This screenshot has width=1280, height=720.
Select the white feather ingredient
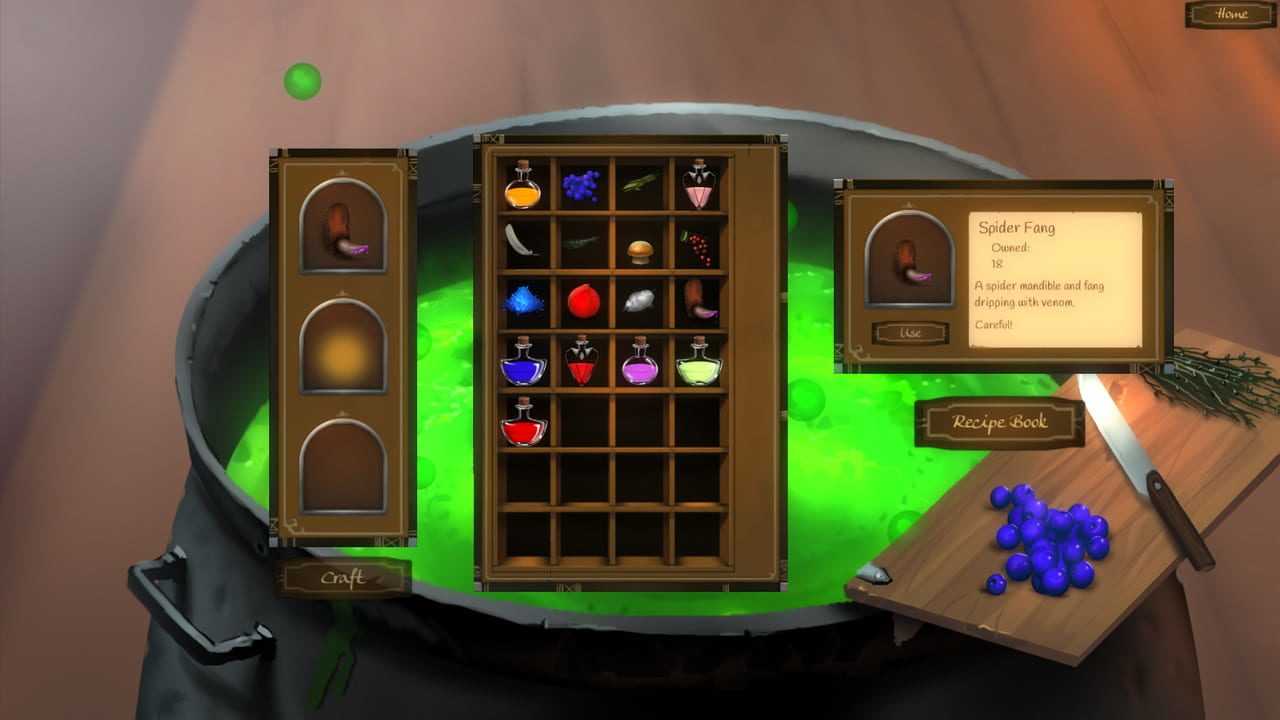(x=521, y=240)
